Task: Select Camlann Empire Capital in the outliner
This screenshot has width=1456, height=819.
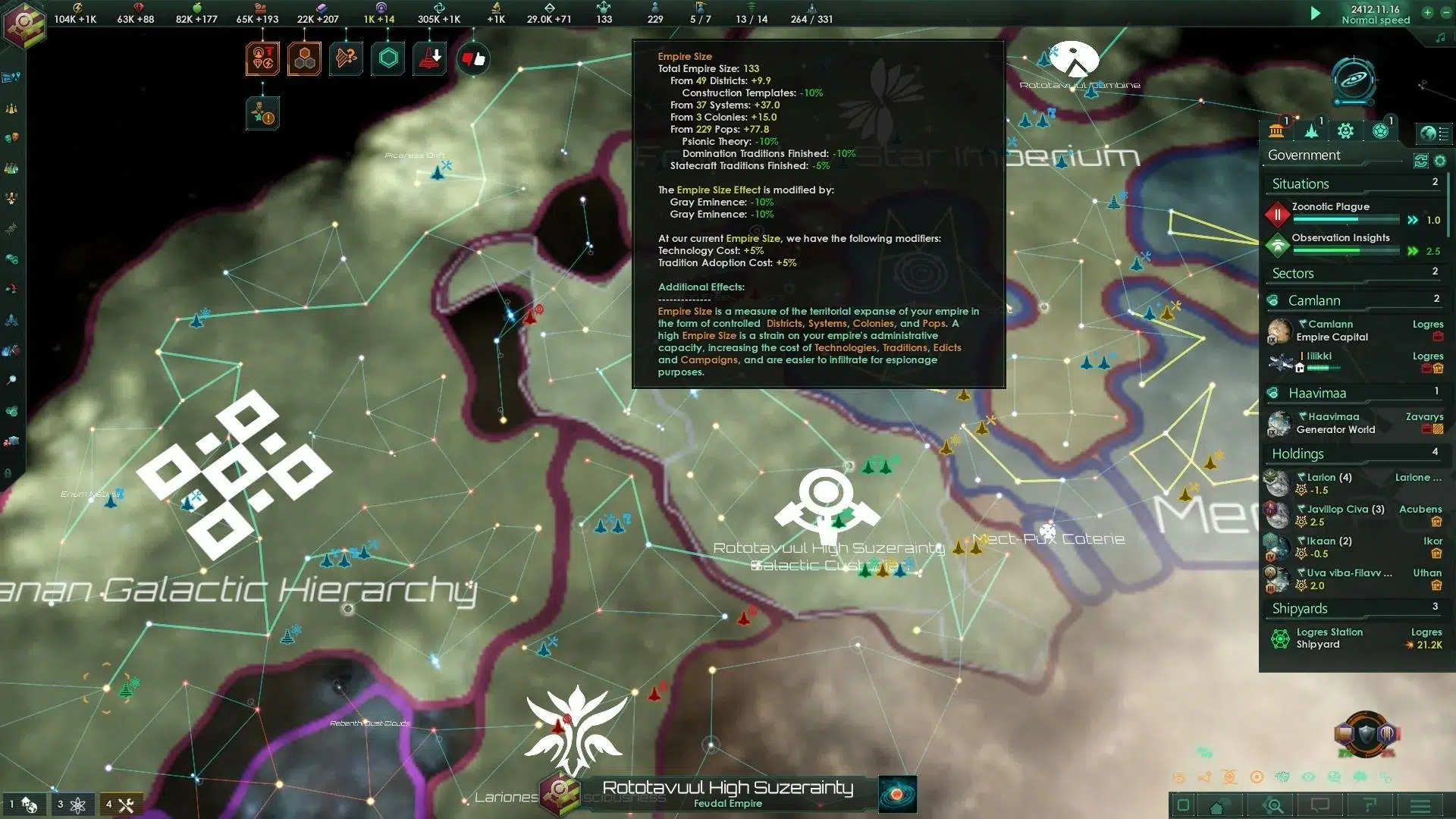Action: pos(1332,331)
